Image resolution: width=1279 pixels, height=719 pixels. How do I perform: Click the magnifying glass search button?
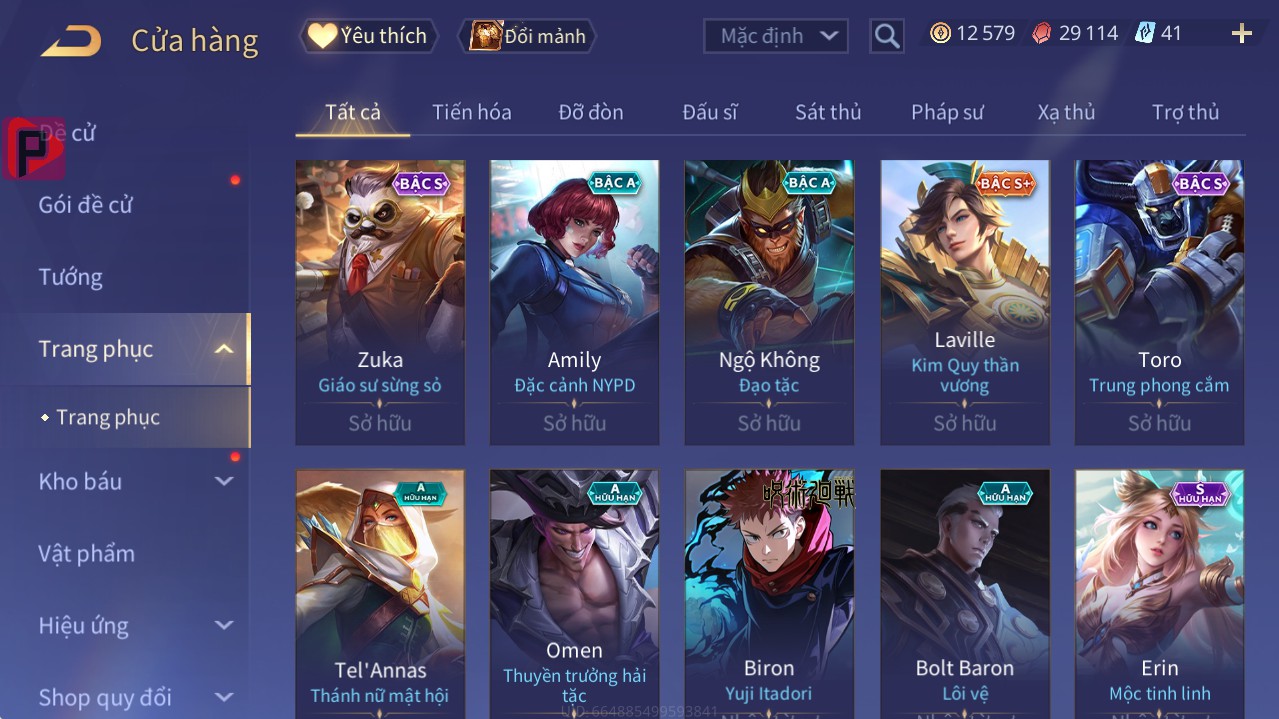pyautogui.click(x=886, y=37)
